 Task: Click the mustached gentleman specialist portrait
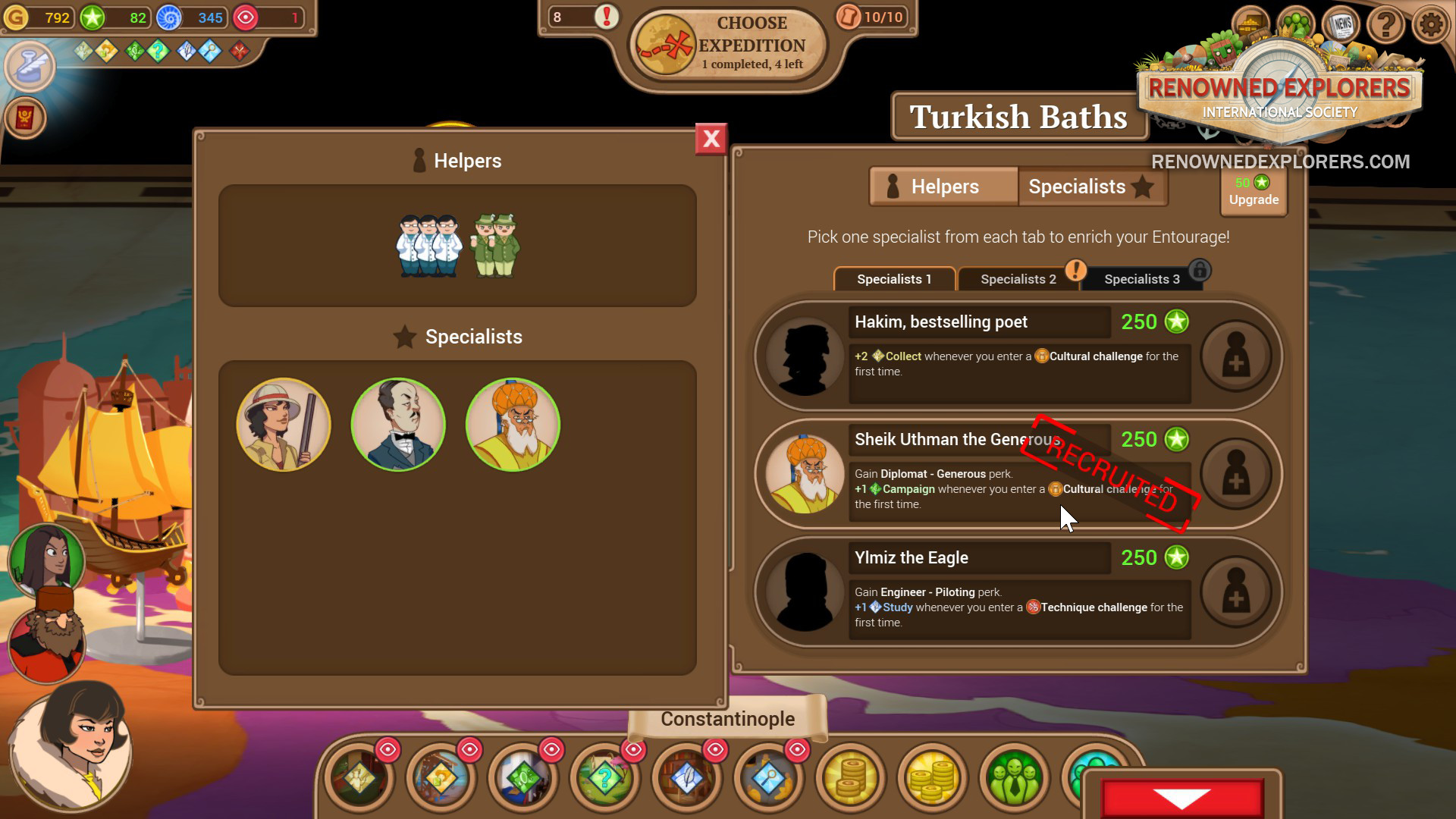pyautogui.click(x=397, y=425)
